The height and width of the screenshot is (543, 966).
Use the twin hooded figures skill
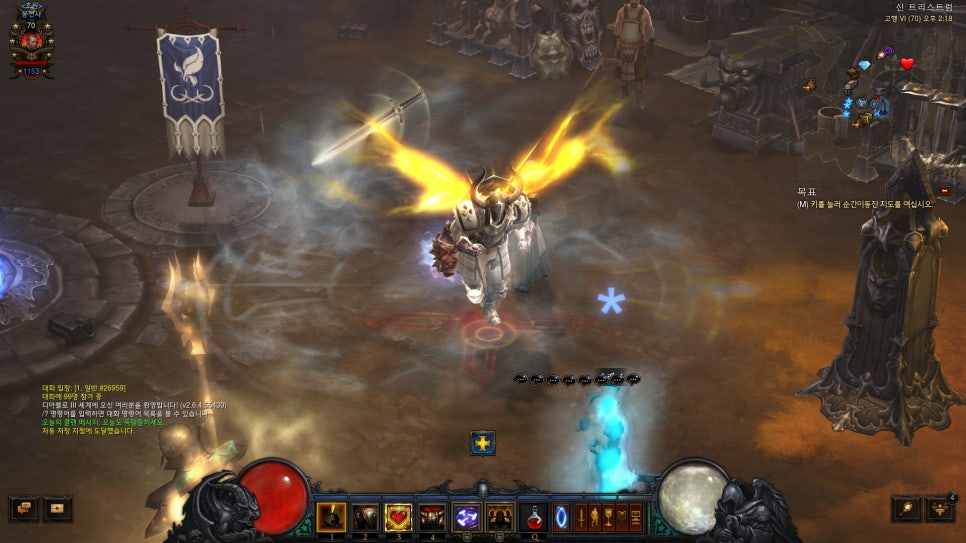pyautogui.click(x=500, y=517)
